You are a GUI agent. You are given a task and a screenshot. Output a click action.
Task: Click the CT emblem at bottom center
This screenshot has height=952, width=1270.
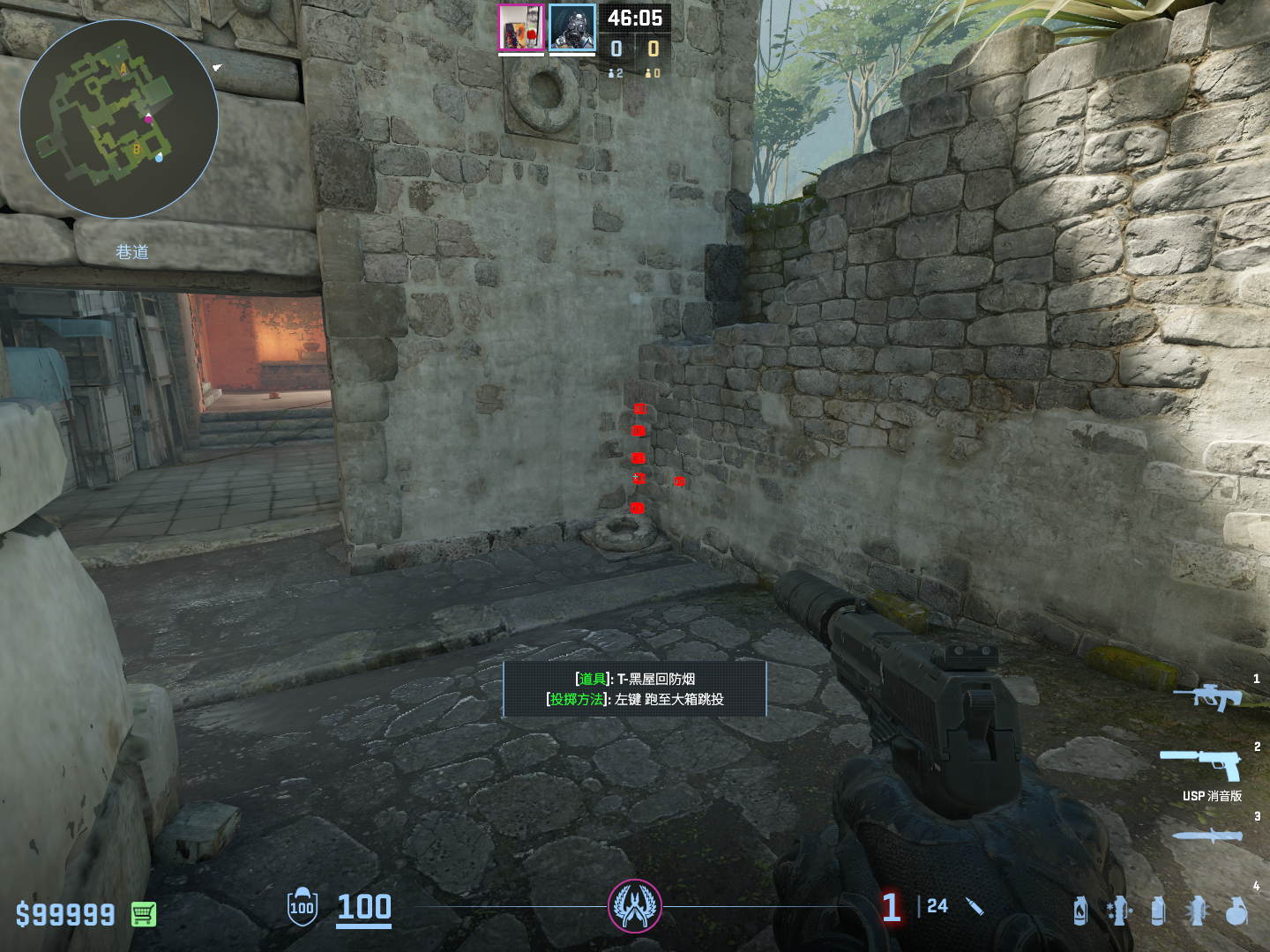tap(635, 906)
